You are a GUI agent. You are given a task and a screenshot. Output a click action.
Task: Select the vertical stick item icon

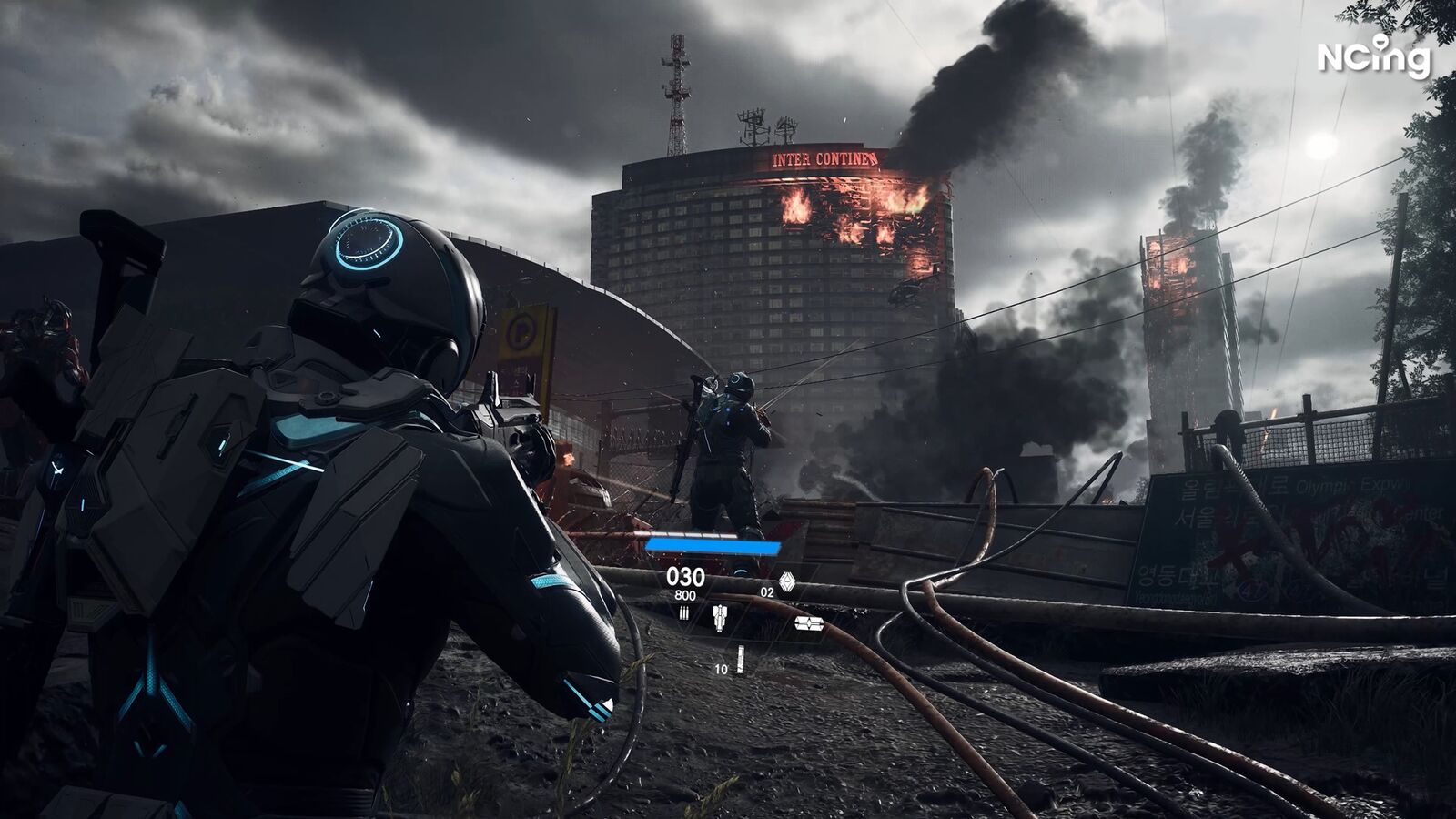[x=740, y=660]
